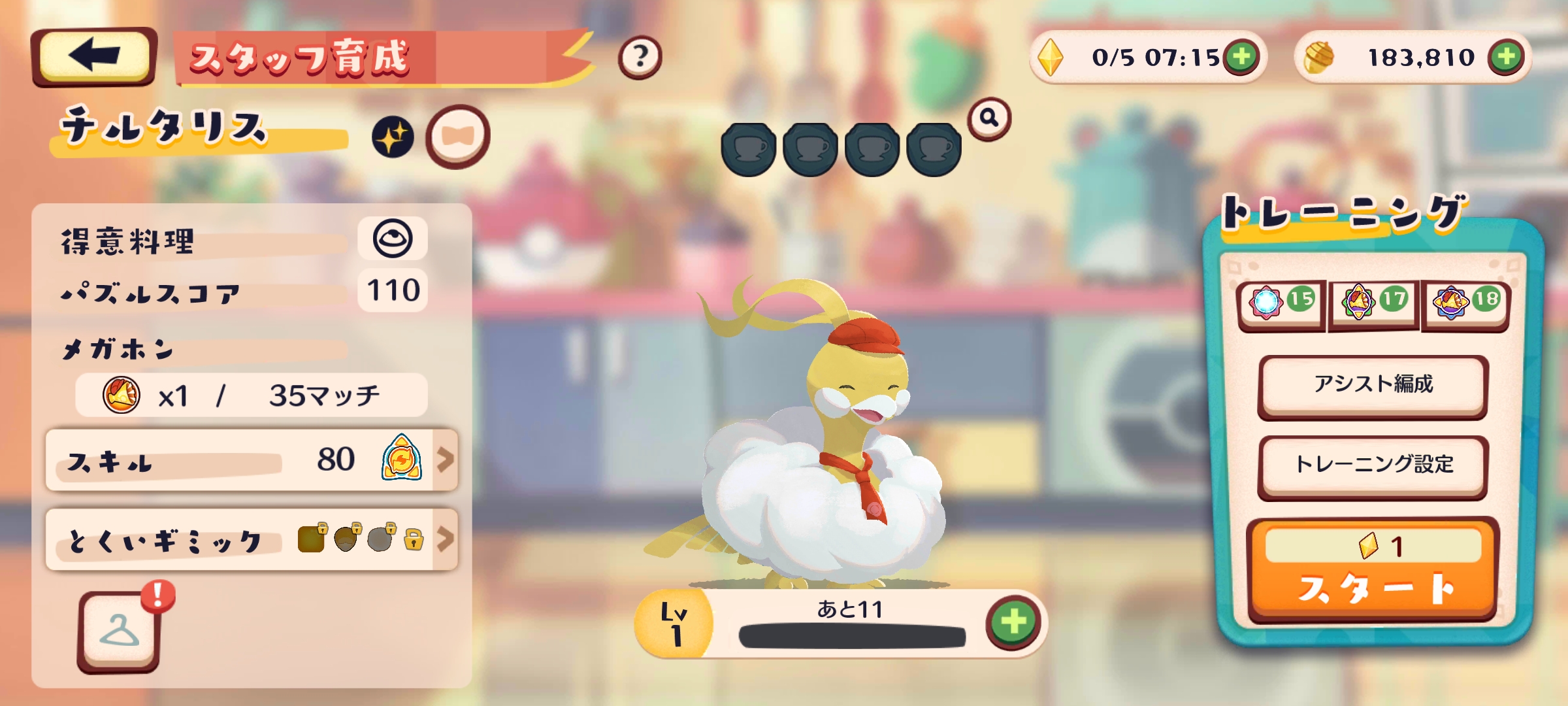
Task: Open トレーニング設定
Action: (1373, 465)
